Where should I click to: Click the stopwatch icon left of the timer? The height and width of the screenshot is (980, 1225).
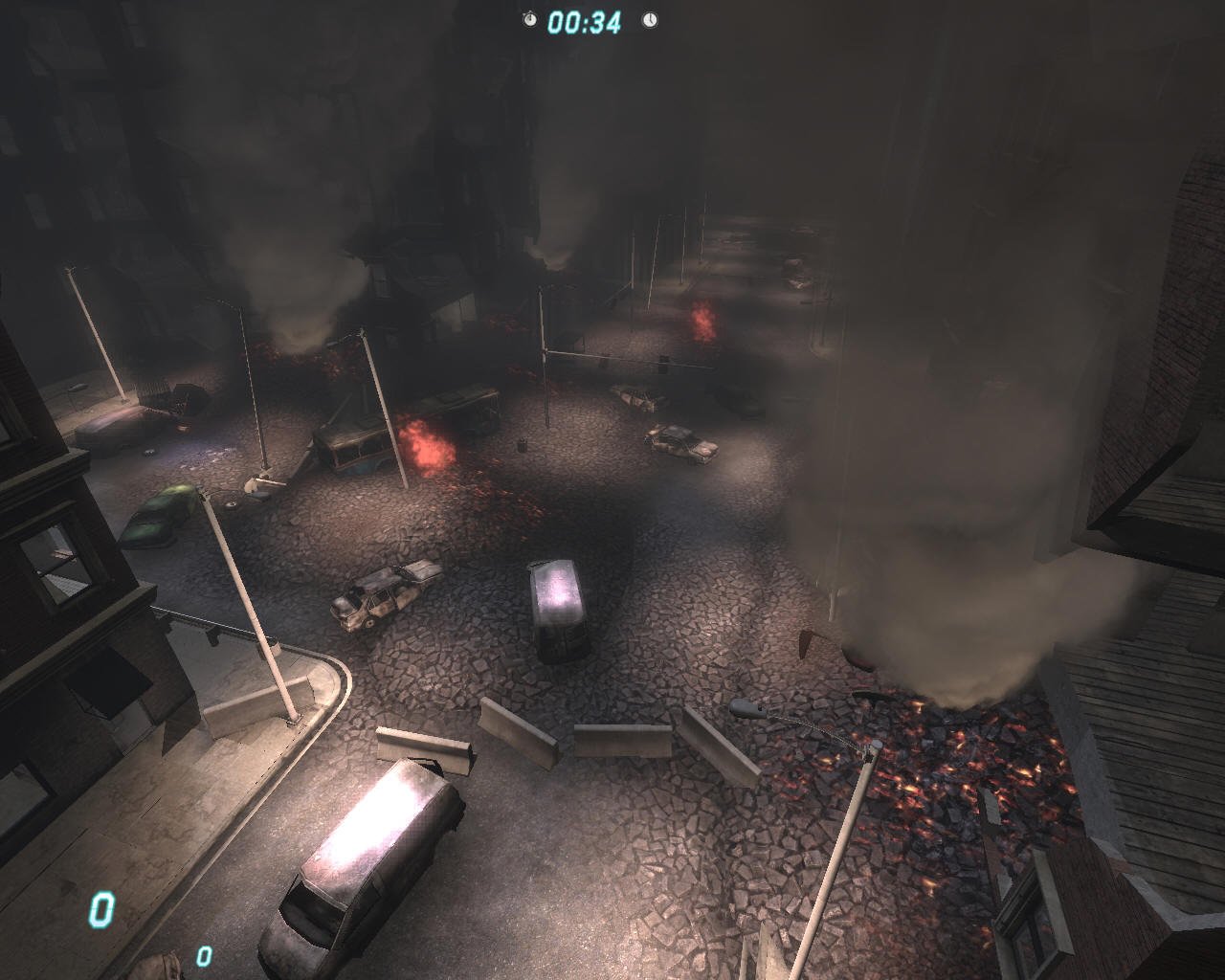click(x=528, y=17)
